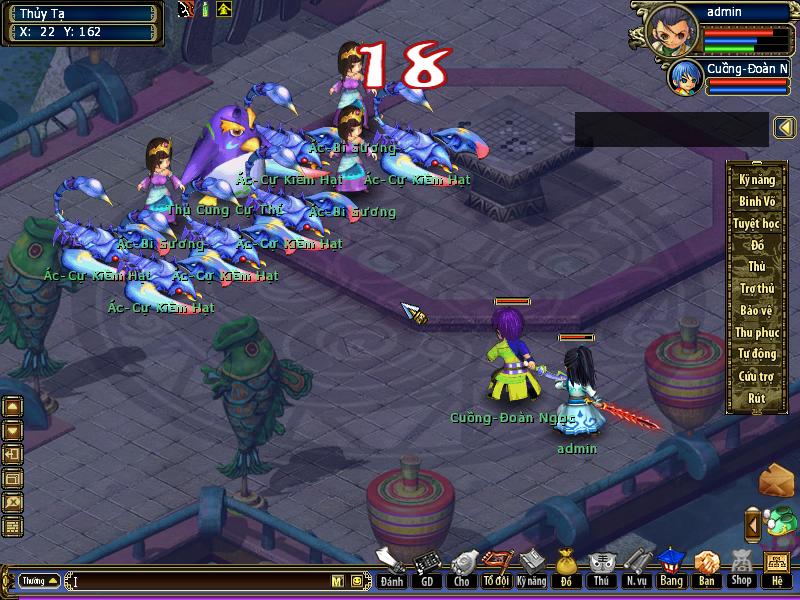This screenshot has height=600, width=800.
Task: Open the smiley emoticon picker
Action: point(356,581)
